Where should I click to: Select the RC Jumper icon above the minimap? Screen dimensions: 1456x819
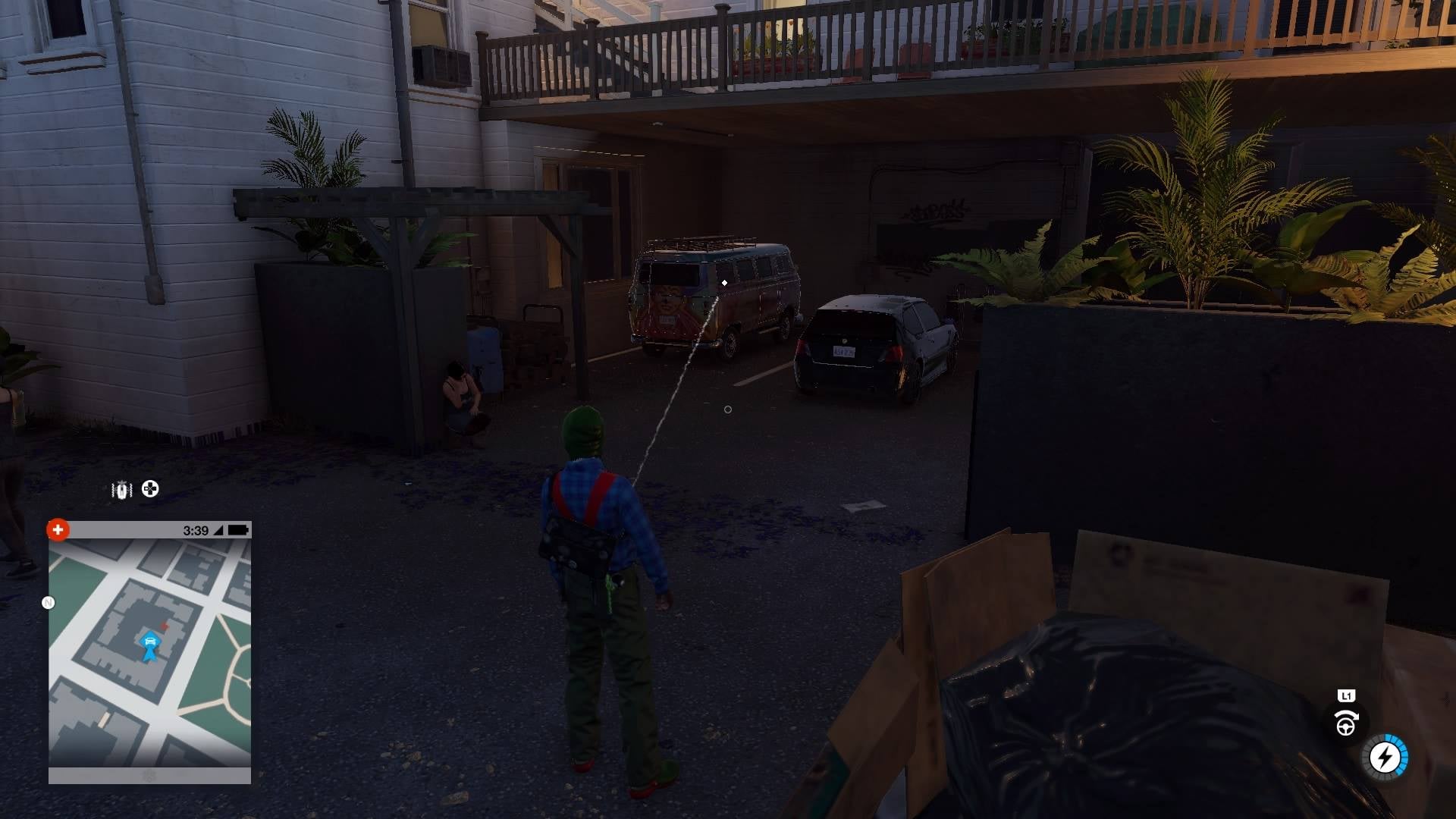[121, 489]
